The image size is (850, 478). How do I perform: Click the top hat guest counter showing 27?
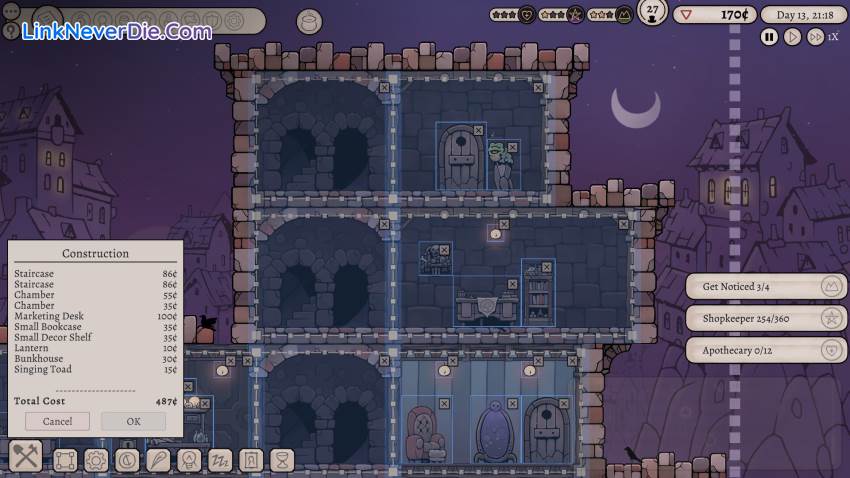pos(653,14)
